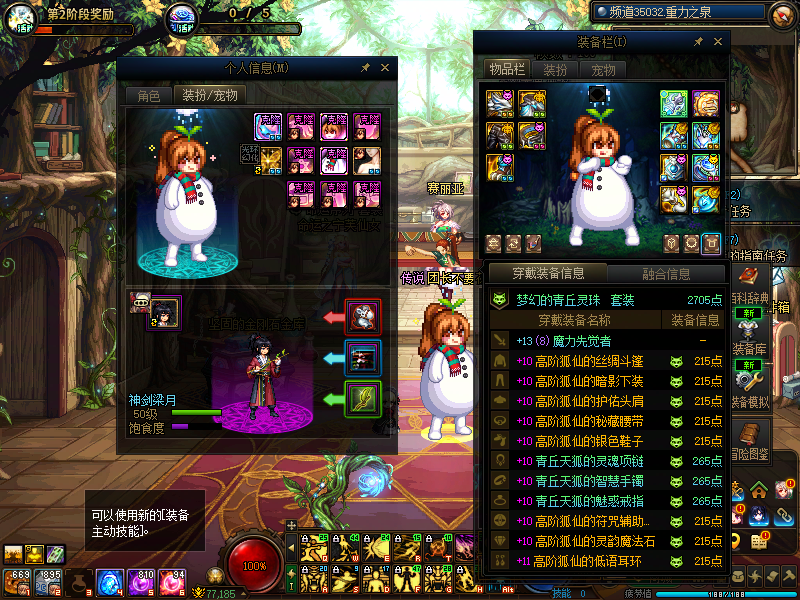Close the personal info window (个人信息)
The width and height of the screenshot is (800, 600).
(x=384, y=68)
